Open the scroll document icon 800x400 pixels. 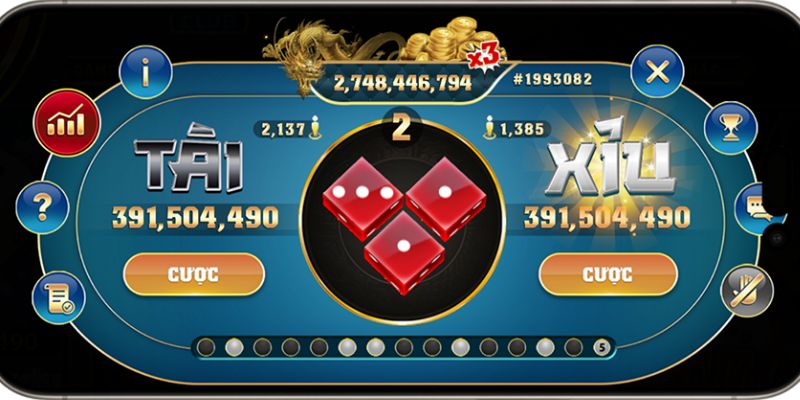[58, 296]
